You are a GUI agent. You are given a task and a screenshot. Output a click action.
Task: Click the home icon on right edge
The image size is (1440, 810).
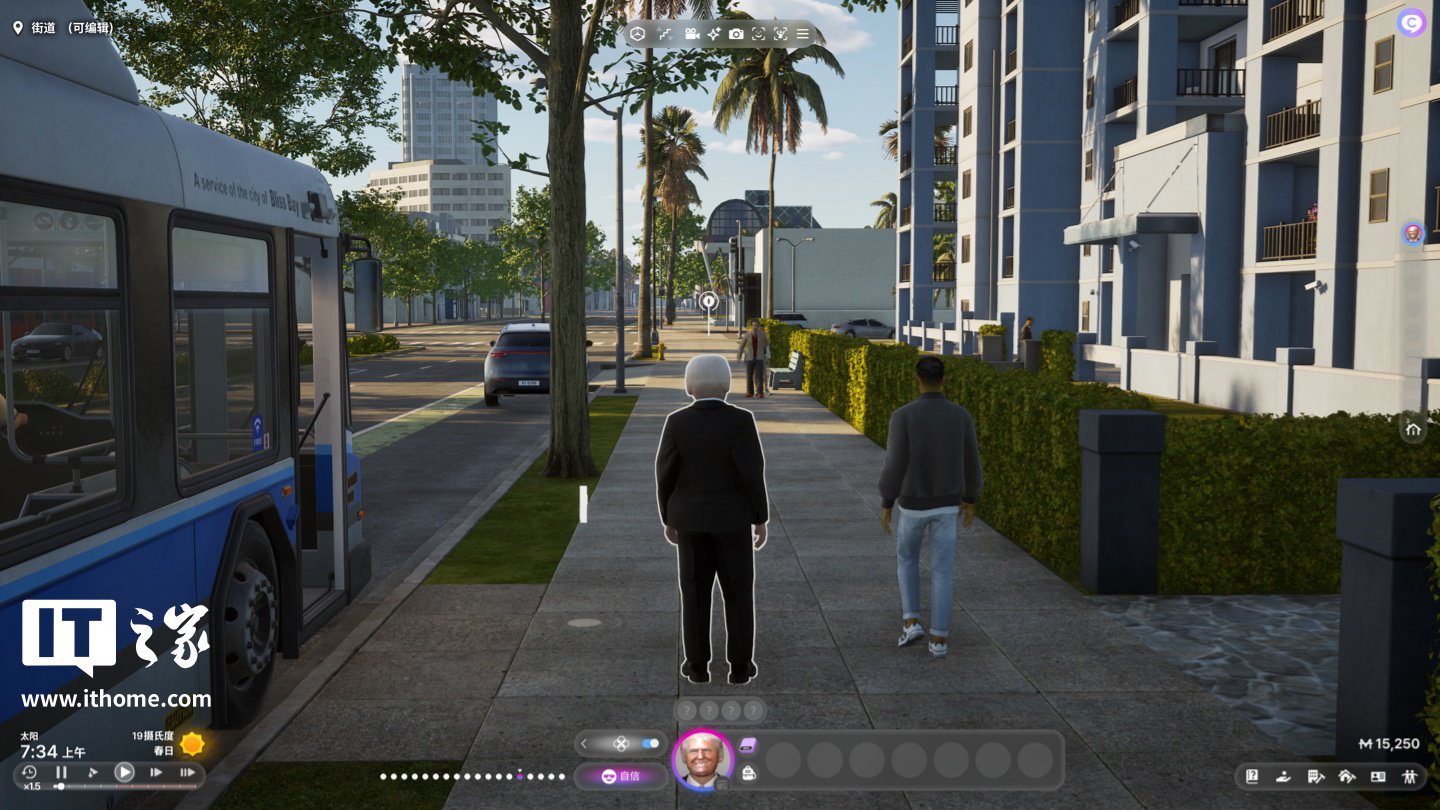tap(1413, 430)
